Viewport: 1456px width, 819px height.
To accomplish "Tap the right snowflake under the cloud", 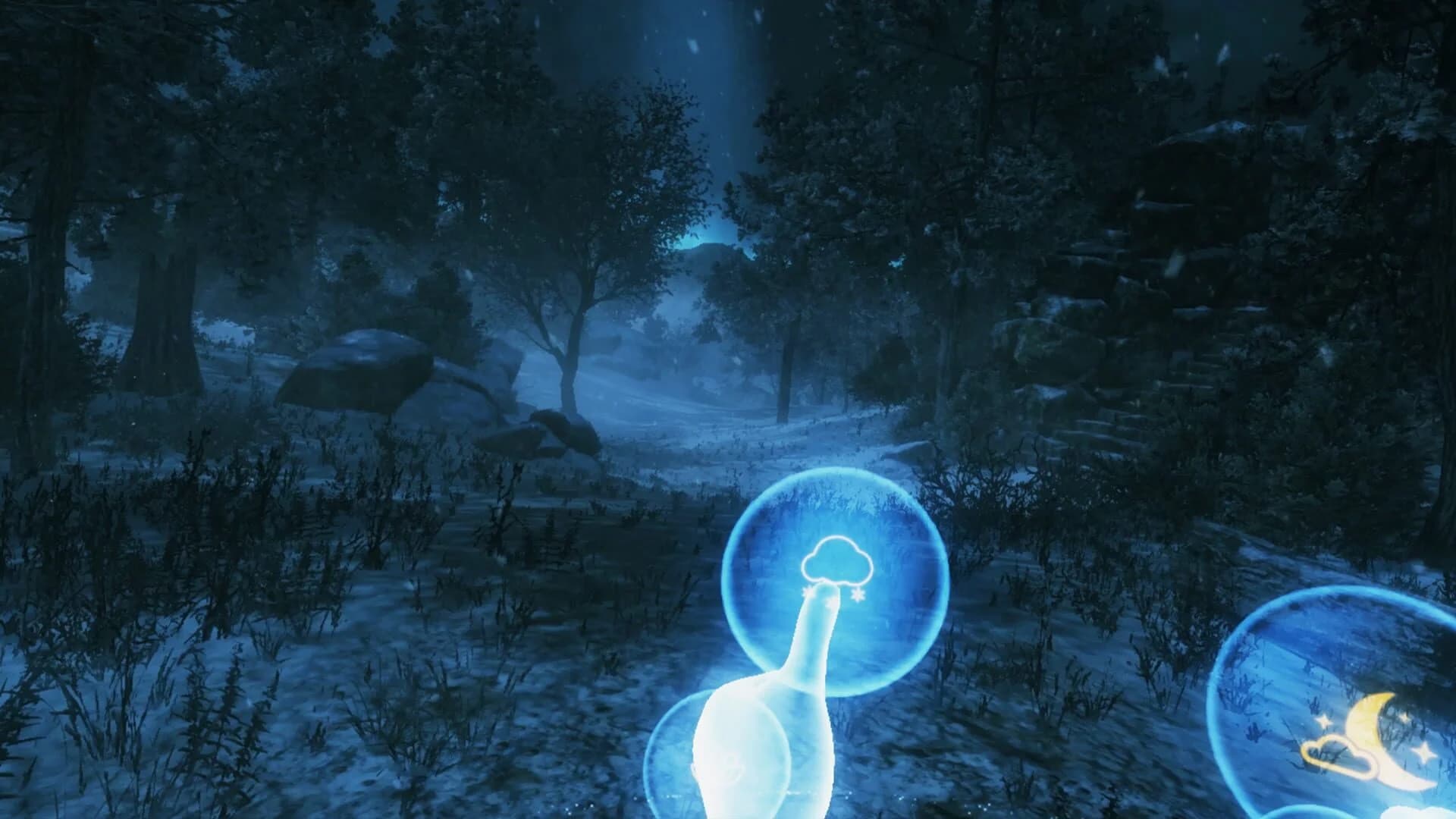I will [858, 593].
